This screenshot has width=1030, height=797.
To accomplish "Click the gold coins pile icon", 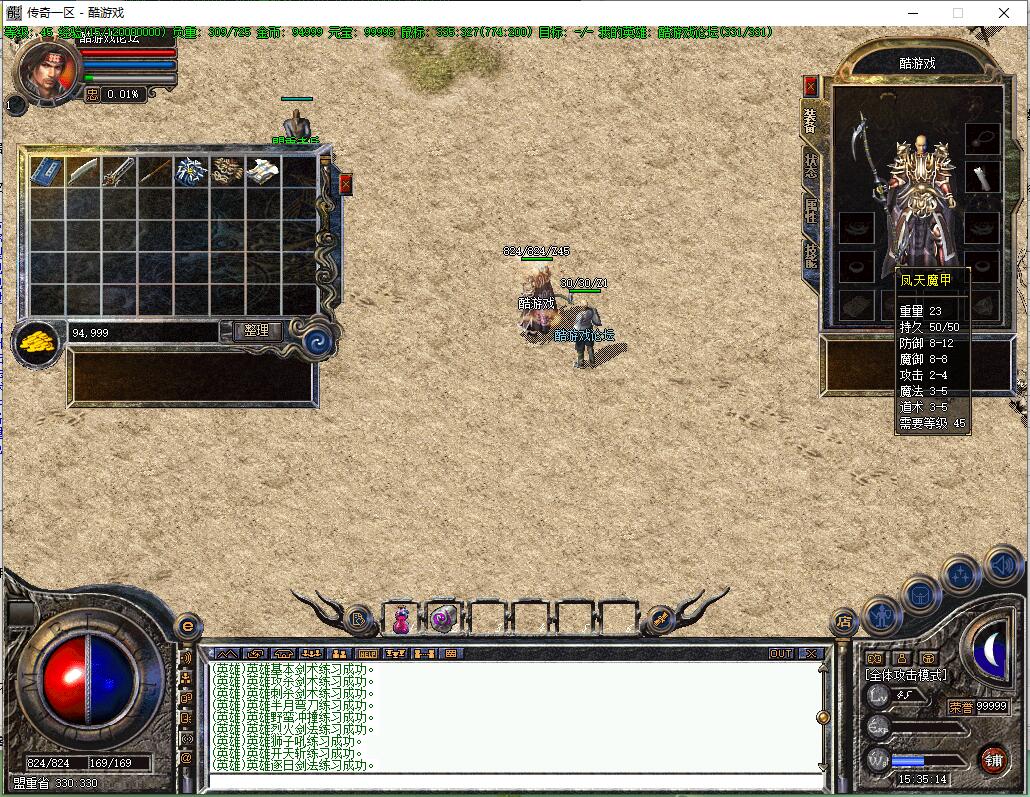I will point(38,341).
